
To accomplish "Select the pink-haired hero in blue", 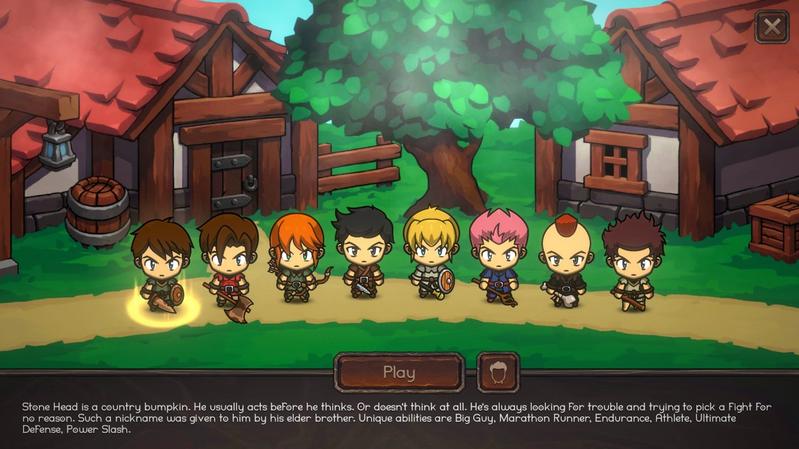I will click(497, 255).
